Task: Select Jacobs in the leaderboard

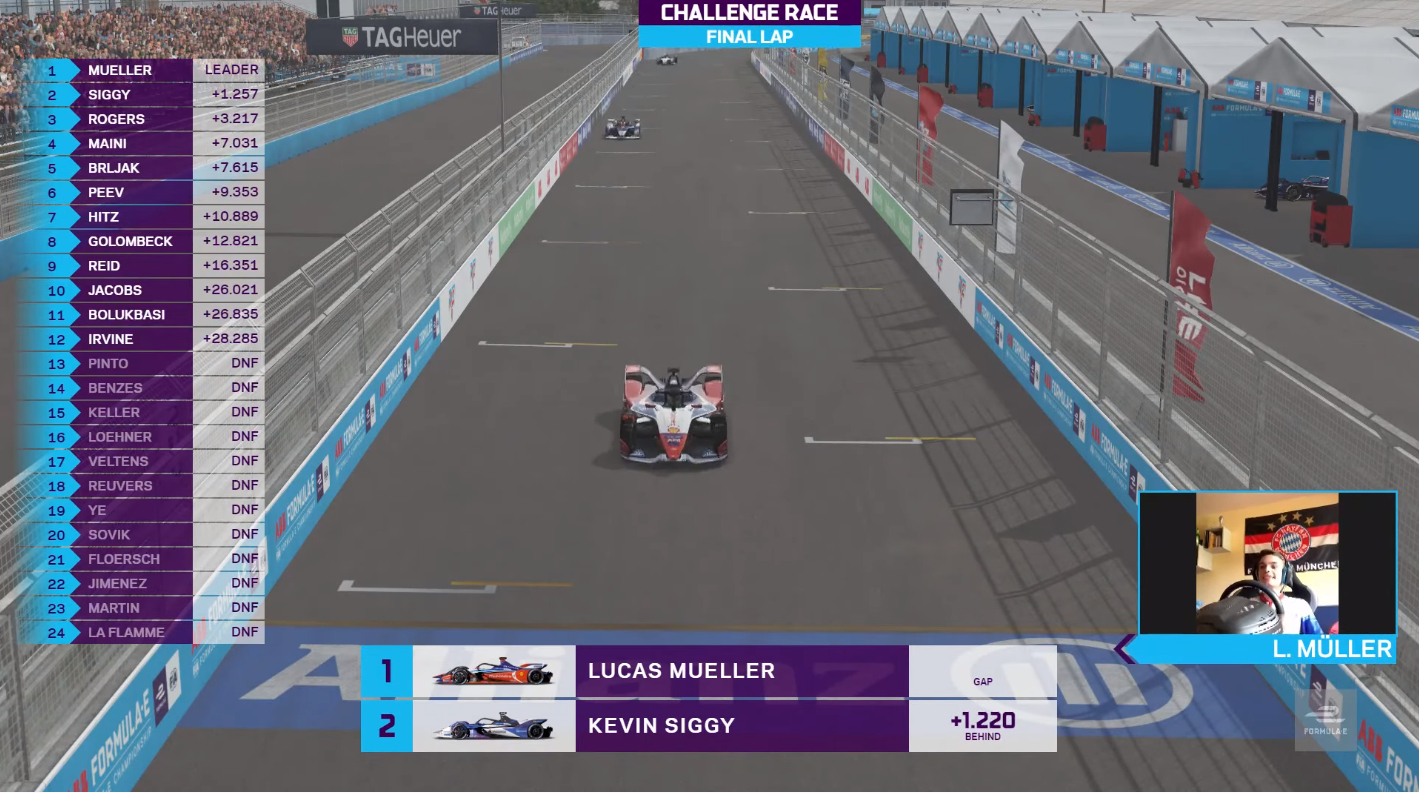Action: click(140, 290)
